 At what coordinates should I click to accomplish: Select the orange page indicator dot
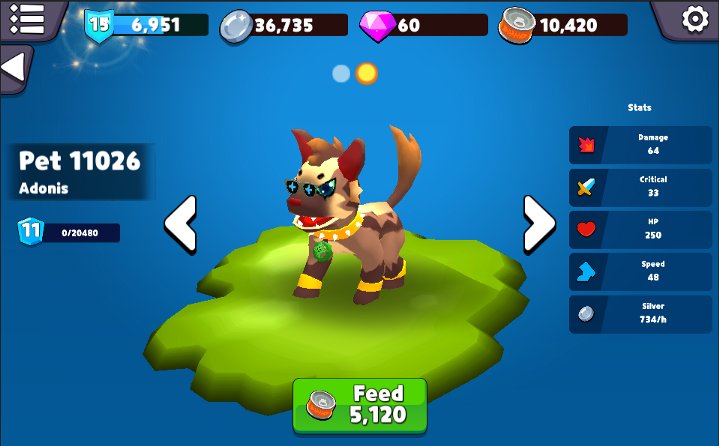pos(367,73)
